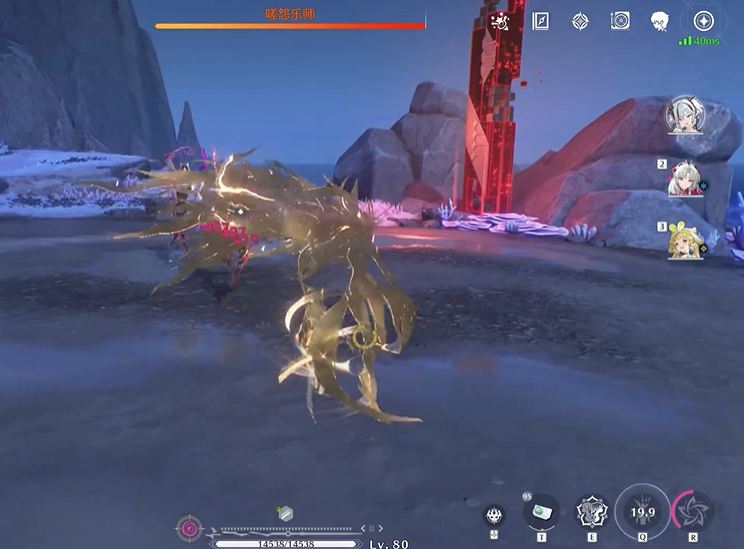Image resolution: width=744 pixels, height=549 pixels.
Task: Activate the Resonance Skill icon
Action: [592, 513]
